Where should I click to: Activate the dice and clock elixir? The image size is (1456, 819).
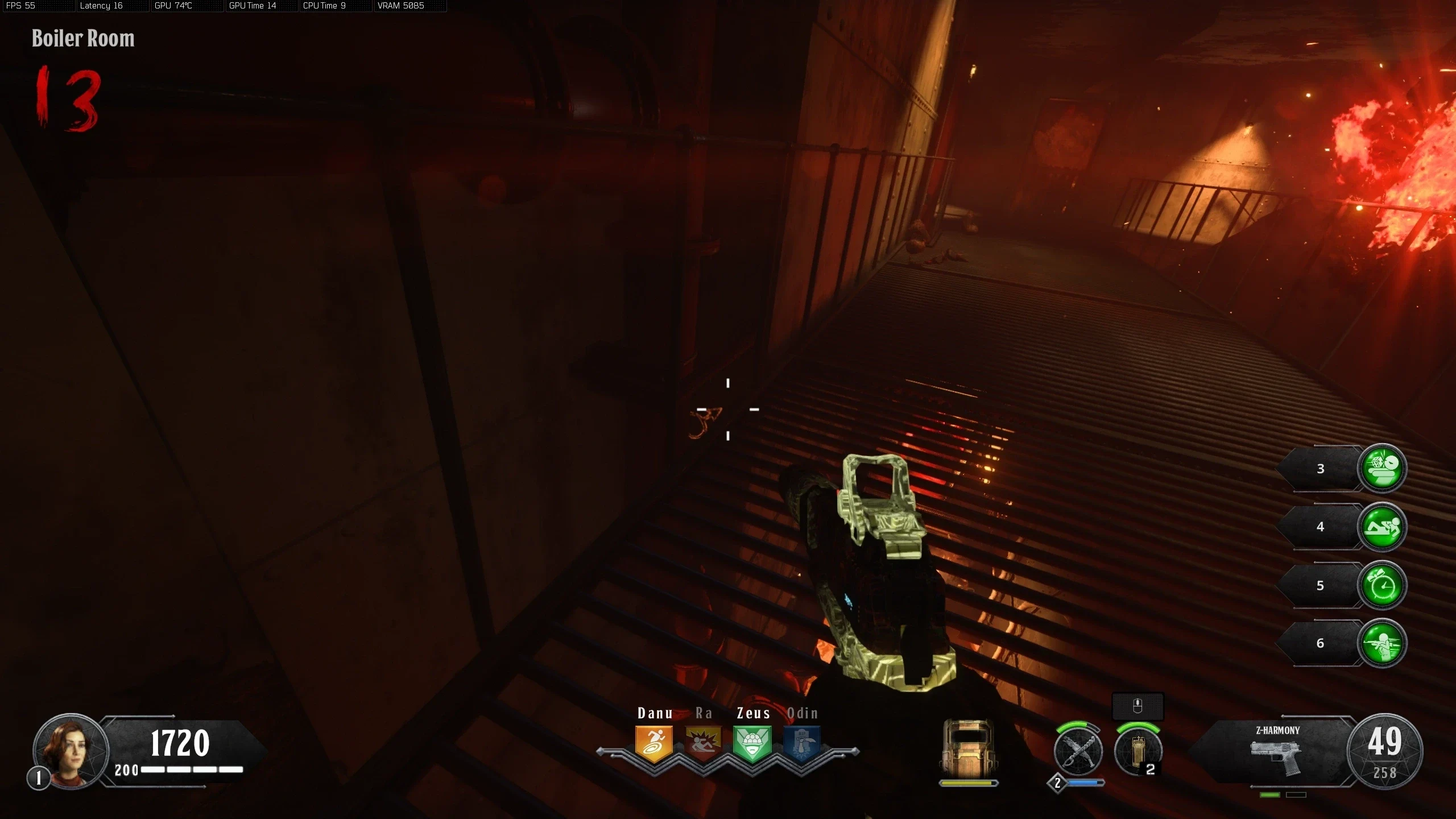point(1382,468)
